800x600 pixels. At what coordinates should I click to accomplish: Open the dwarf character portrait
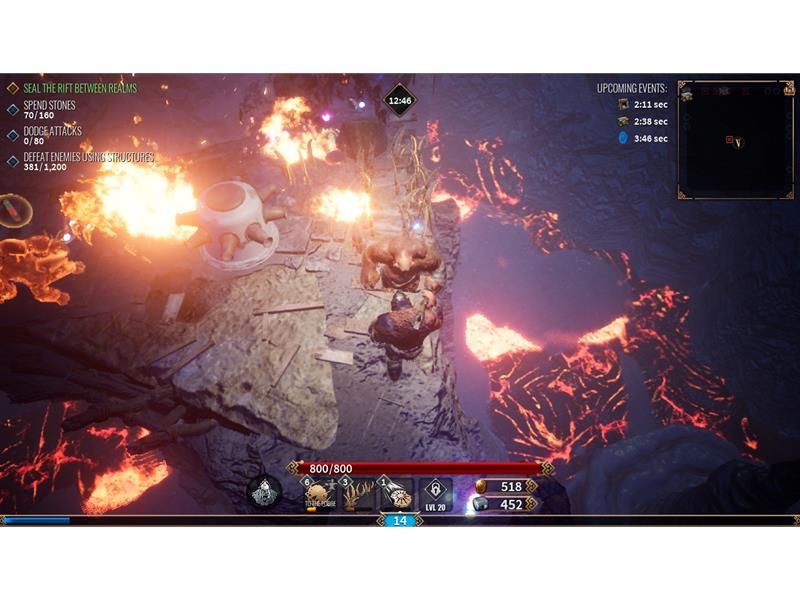tap(264, 491)
